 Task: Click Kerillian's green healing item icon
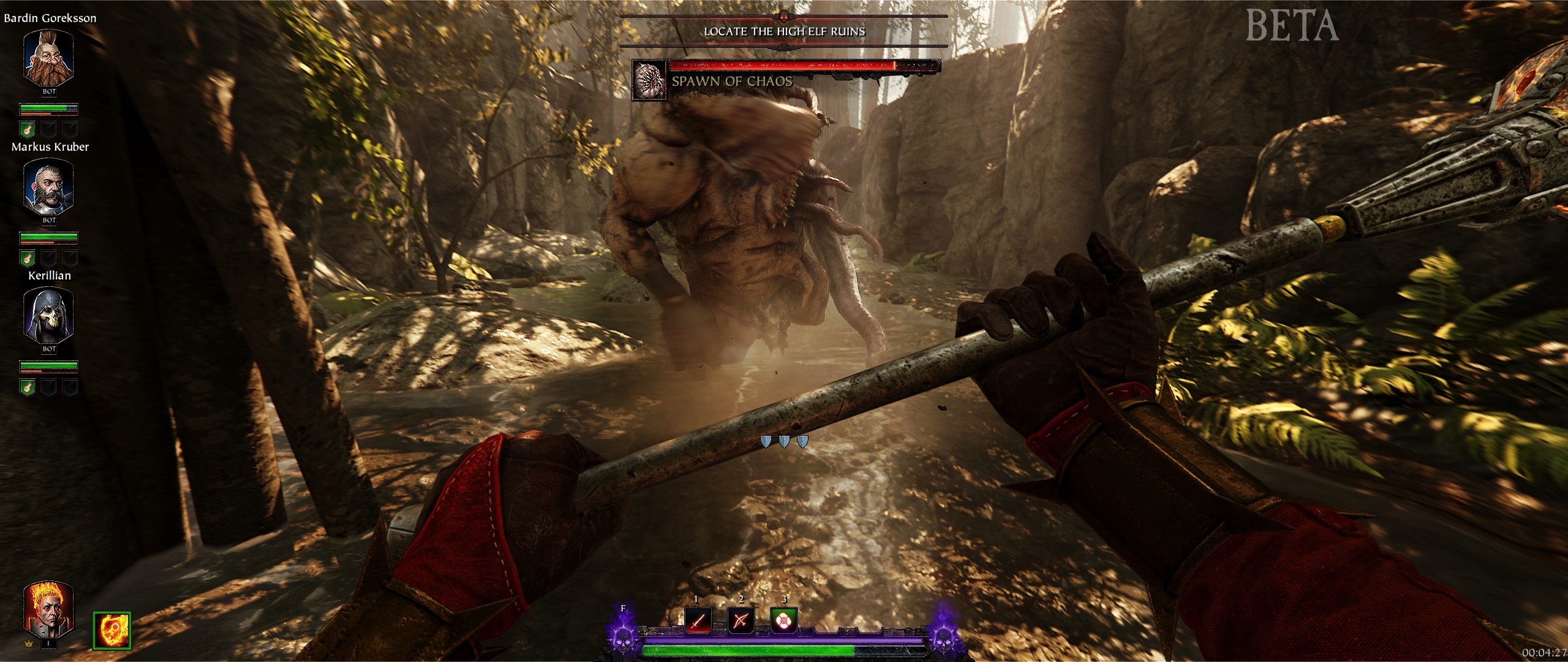click(28, 387)
